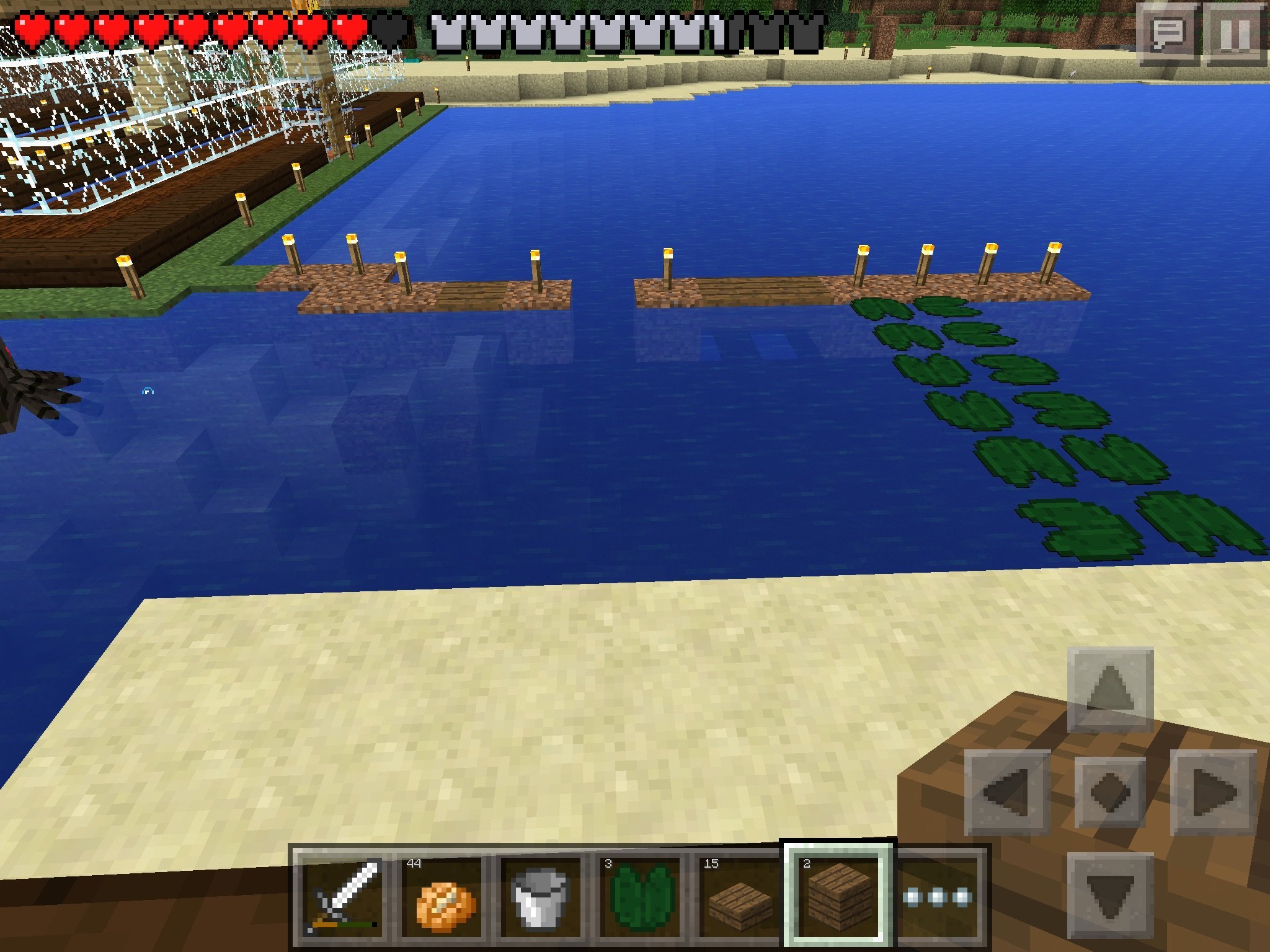Switch to the wooden slab slot
This screenshot has height=952, width=1270.
[739, 896]
